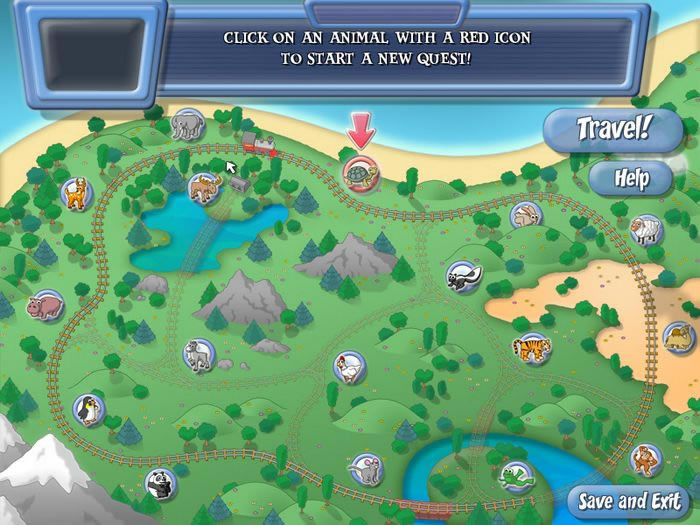
Task: Click the penguin map marker
Action: point(88,407)
